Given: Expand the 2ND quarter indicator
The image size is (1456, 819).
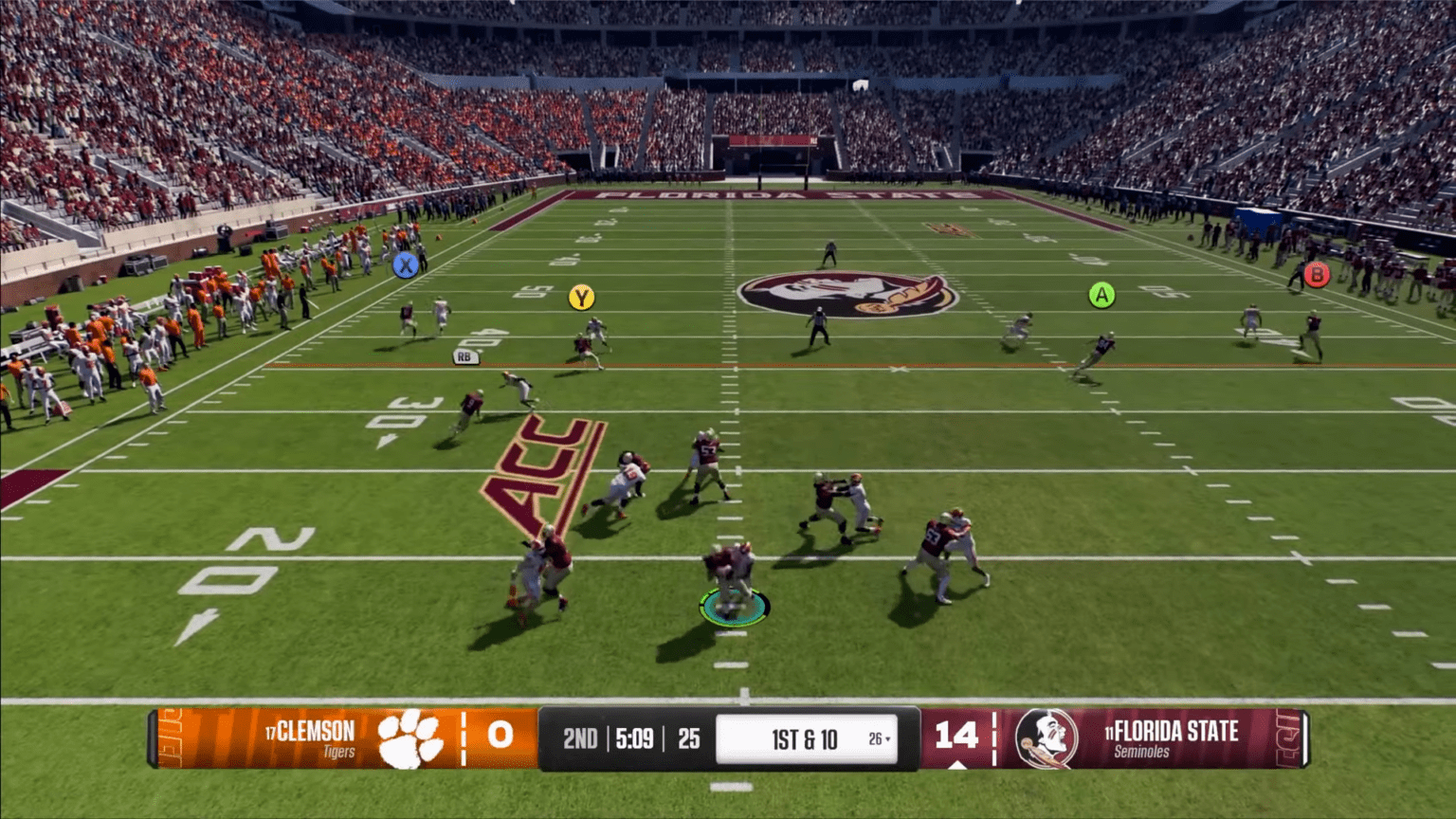Looking at the screenshot, I should pos(581,737).
